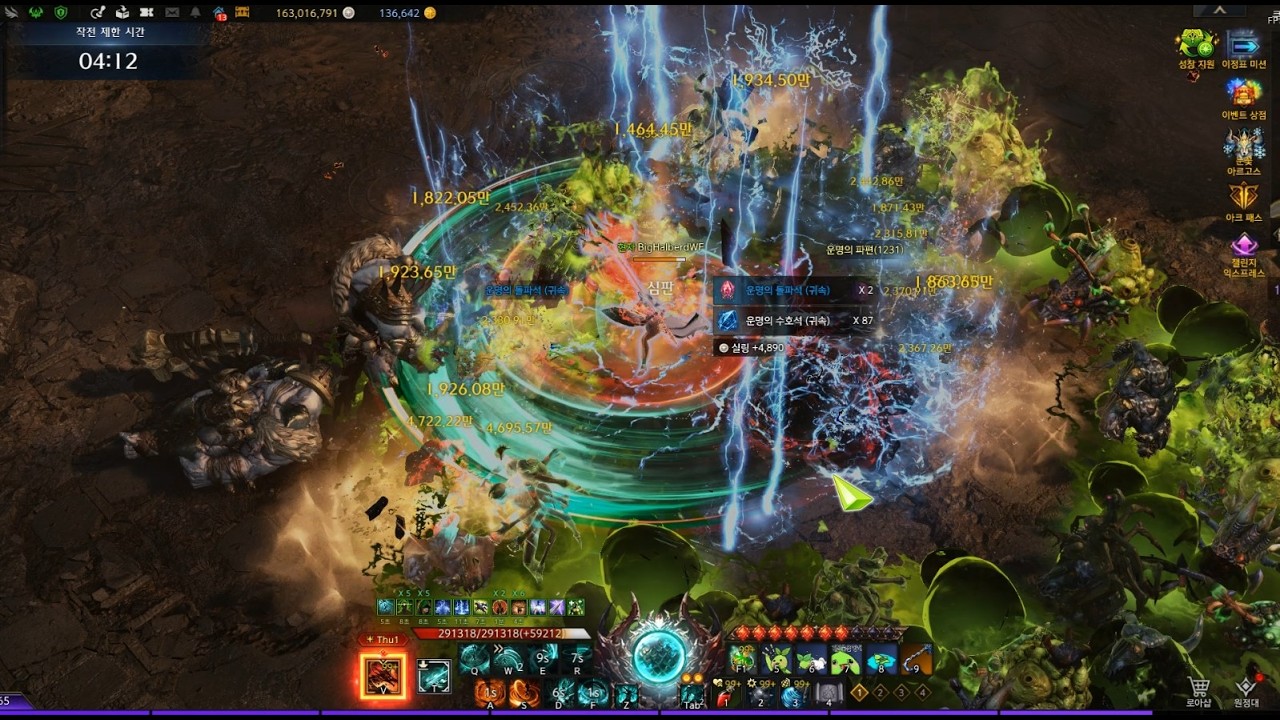Viewport: 1280px width, 720px height.
Task: Switch to quick slot preset 2
Action: pos(880,692)
